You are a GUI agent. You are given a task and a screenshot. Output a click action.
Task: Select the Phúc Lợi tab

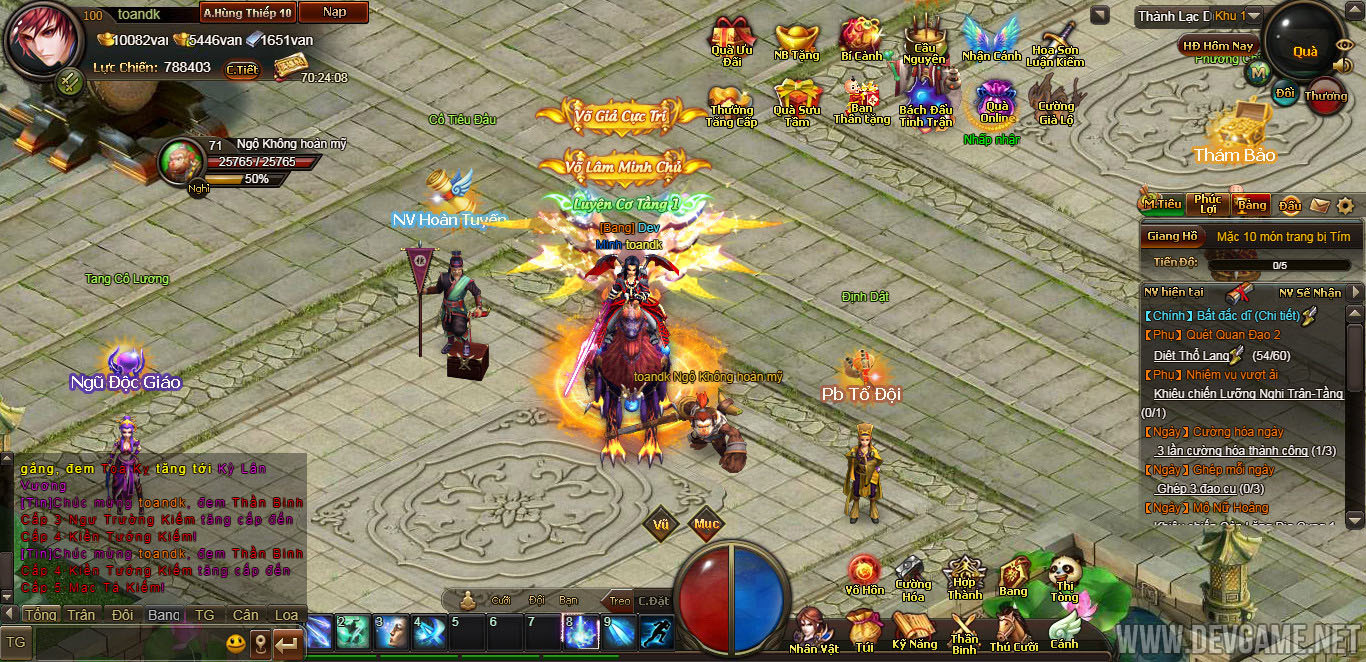(1207, 204)
